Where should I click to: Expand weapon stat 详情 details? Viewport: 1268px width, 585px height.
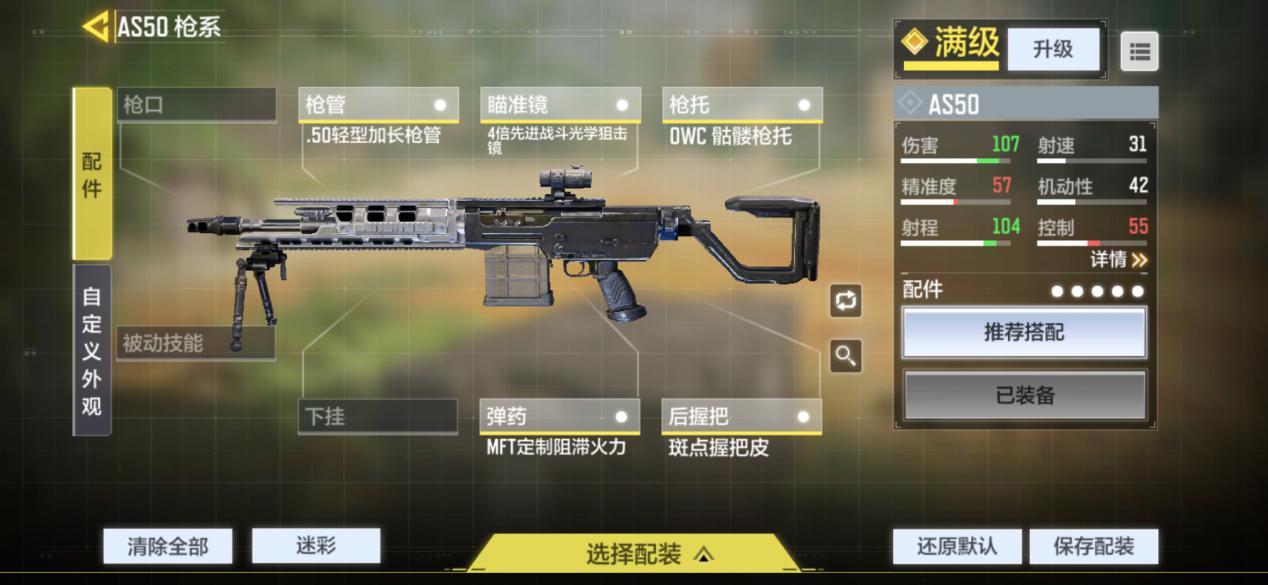pyautogui.click(x=1118, y=260)
